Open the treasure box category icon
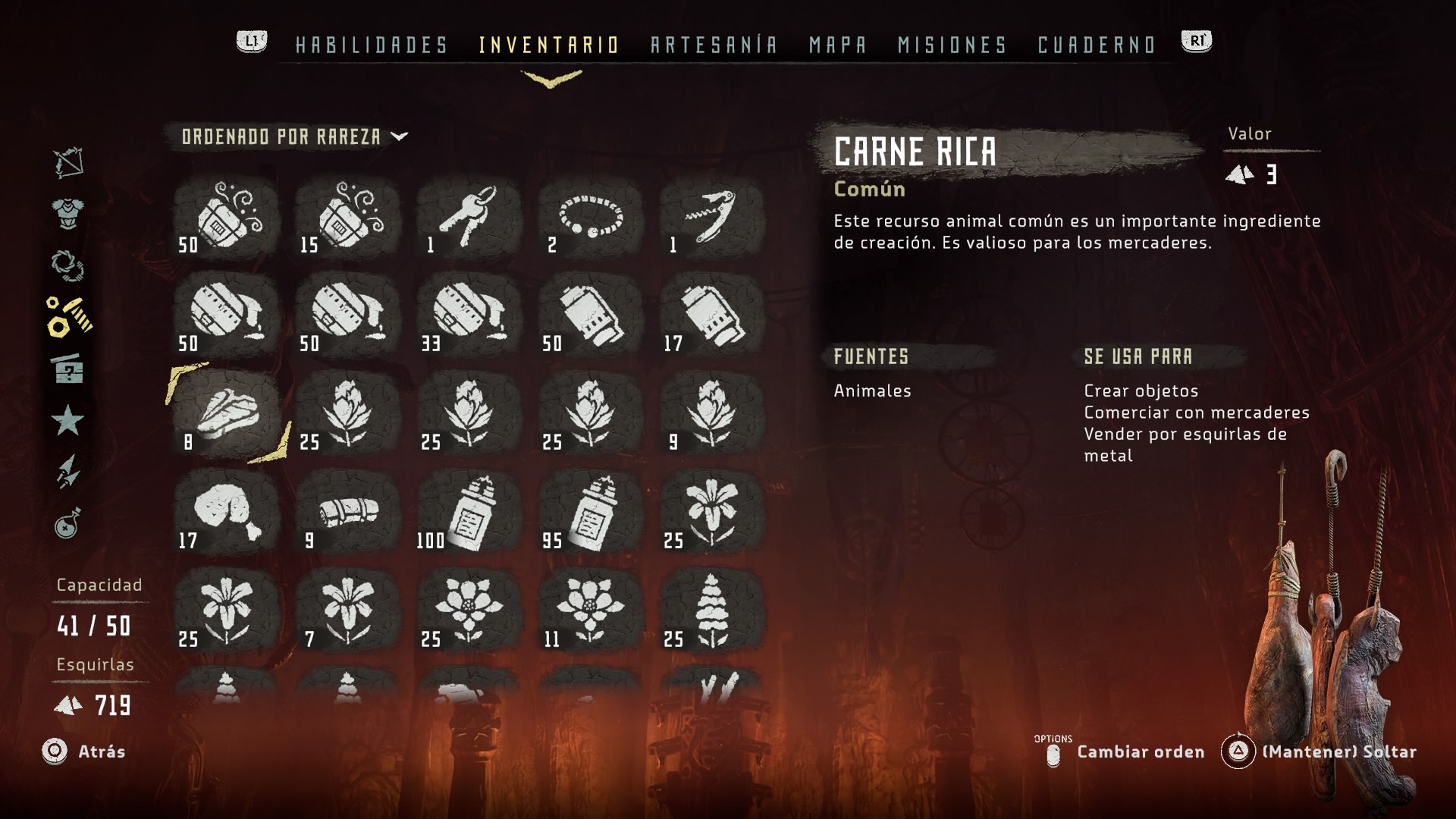 click(x=68, y=369)
